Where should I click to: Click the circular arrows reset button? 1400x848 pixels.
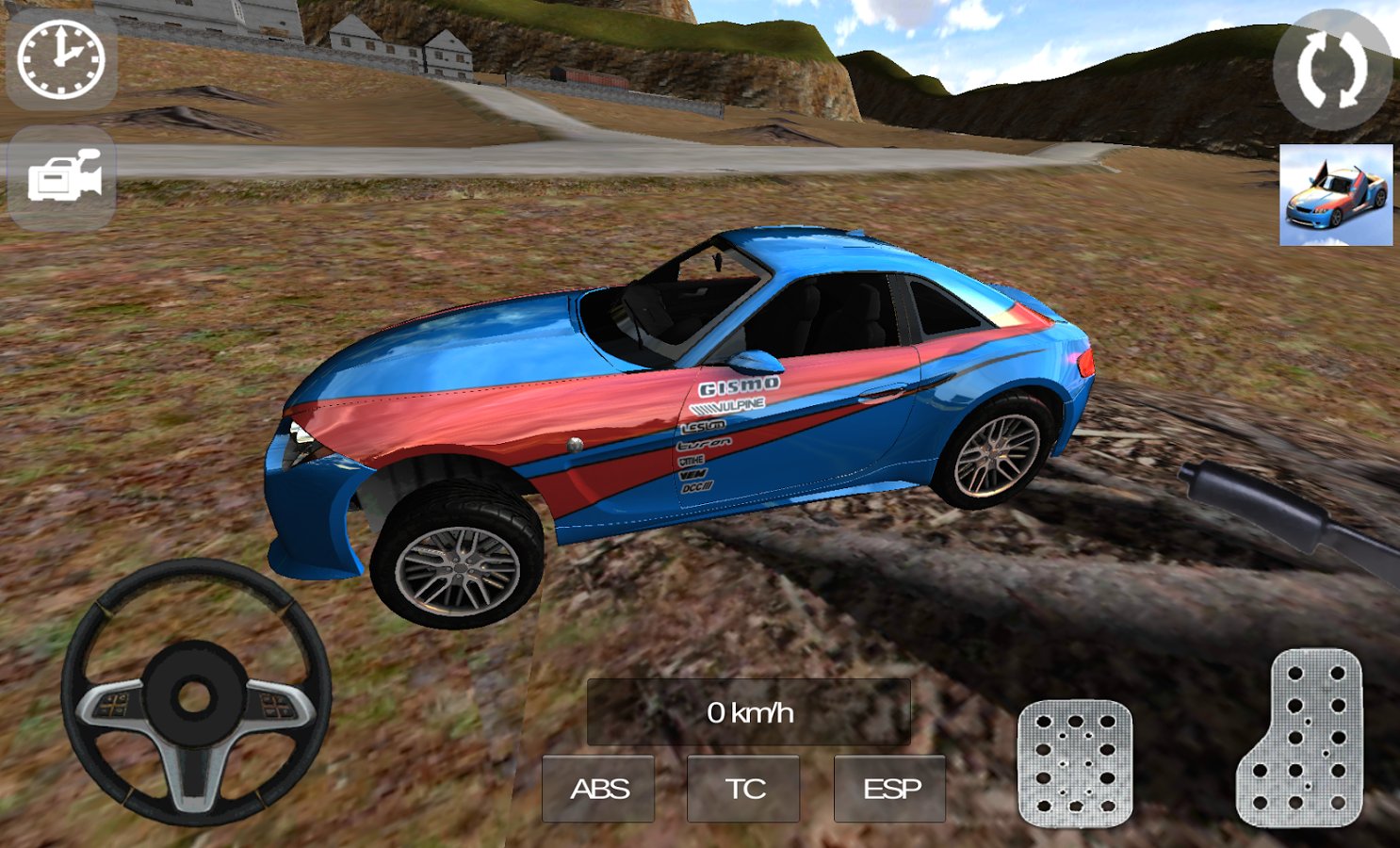pyautogui.click(x=1333, y=69)
